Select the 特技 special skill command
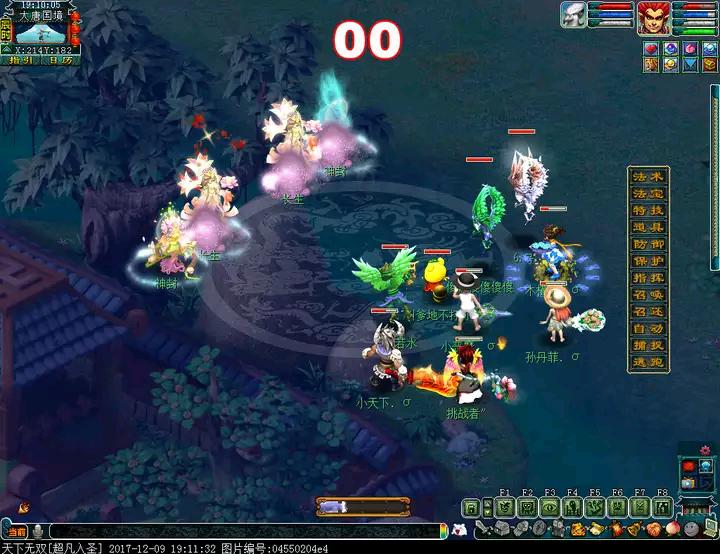Screen dimensions: 720x554 pos(648,211)
